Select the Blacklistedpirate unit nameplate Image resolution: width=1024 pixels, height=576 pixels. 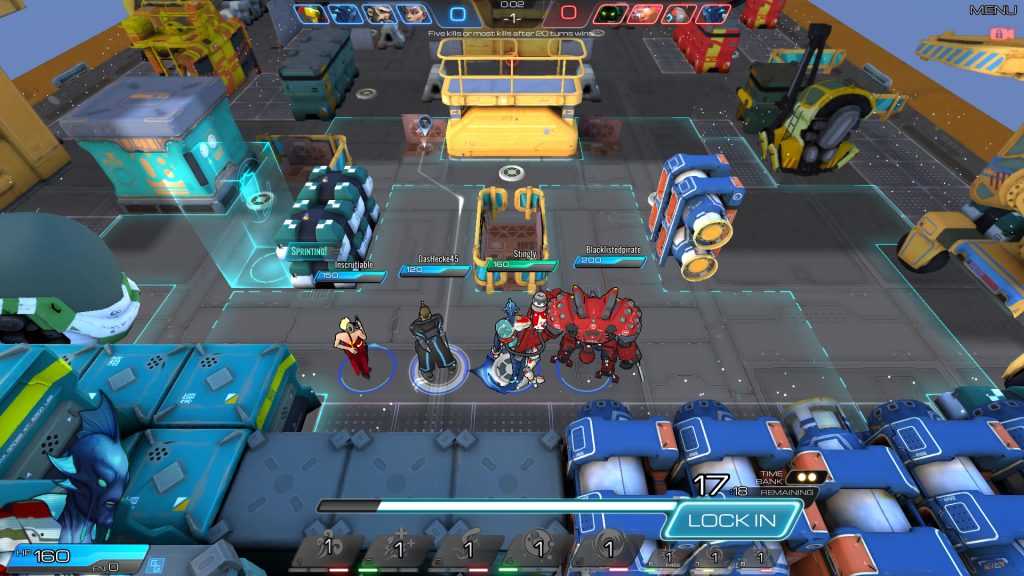tap(612, 249)
